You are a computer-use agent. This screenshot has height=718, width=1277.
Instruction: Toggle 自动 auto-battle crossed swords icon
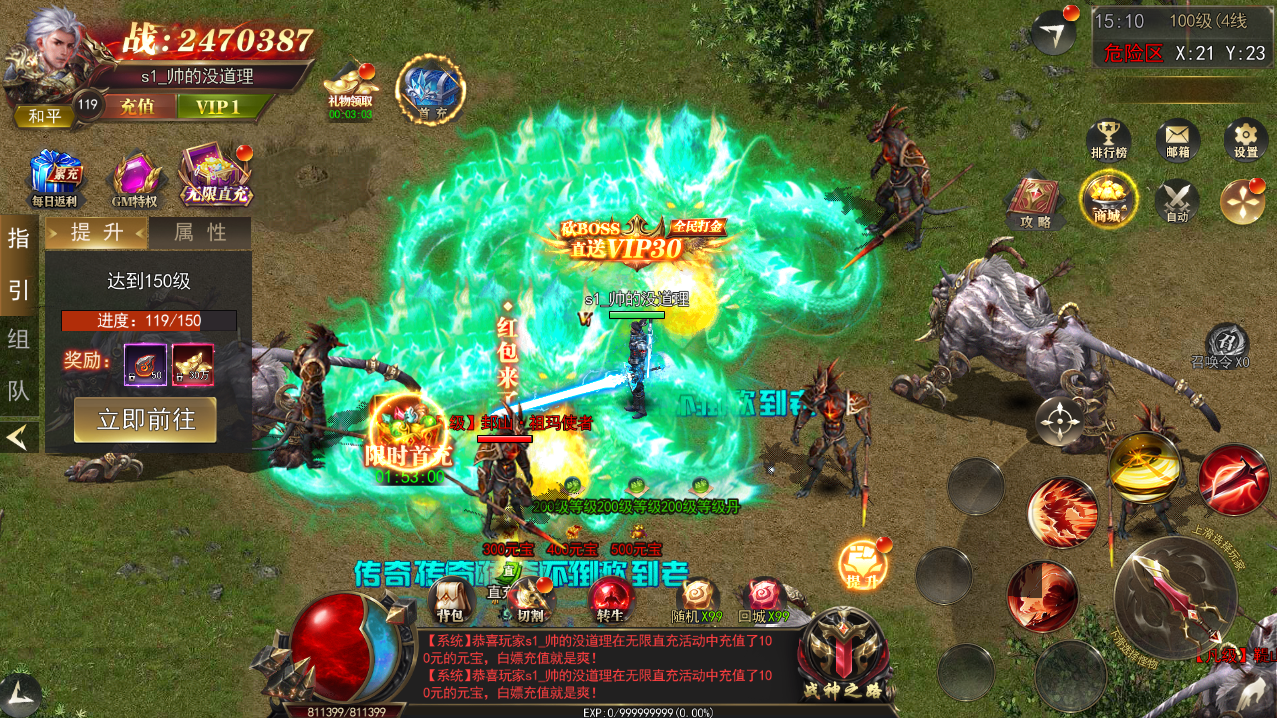click(x=1177, y=199)
